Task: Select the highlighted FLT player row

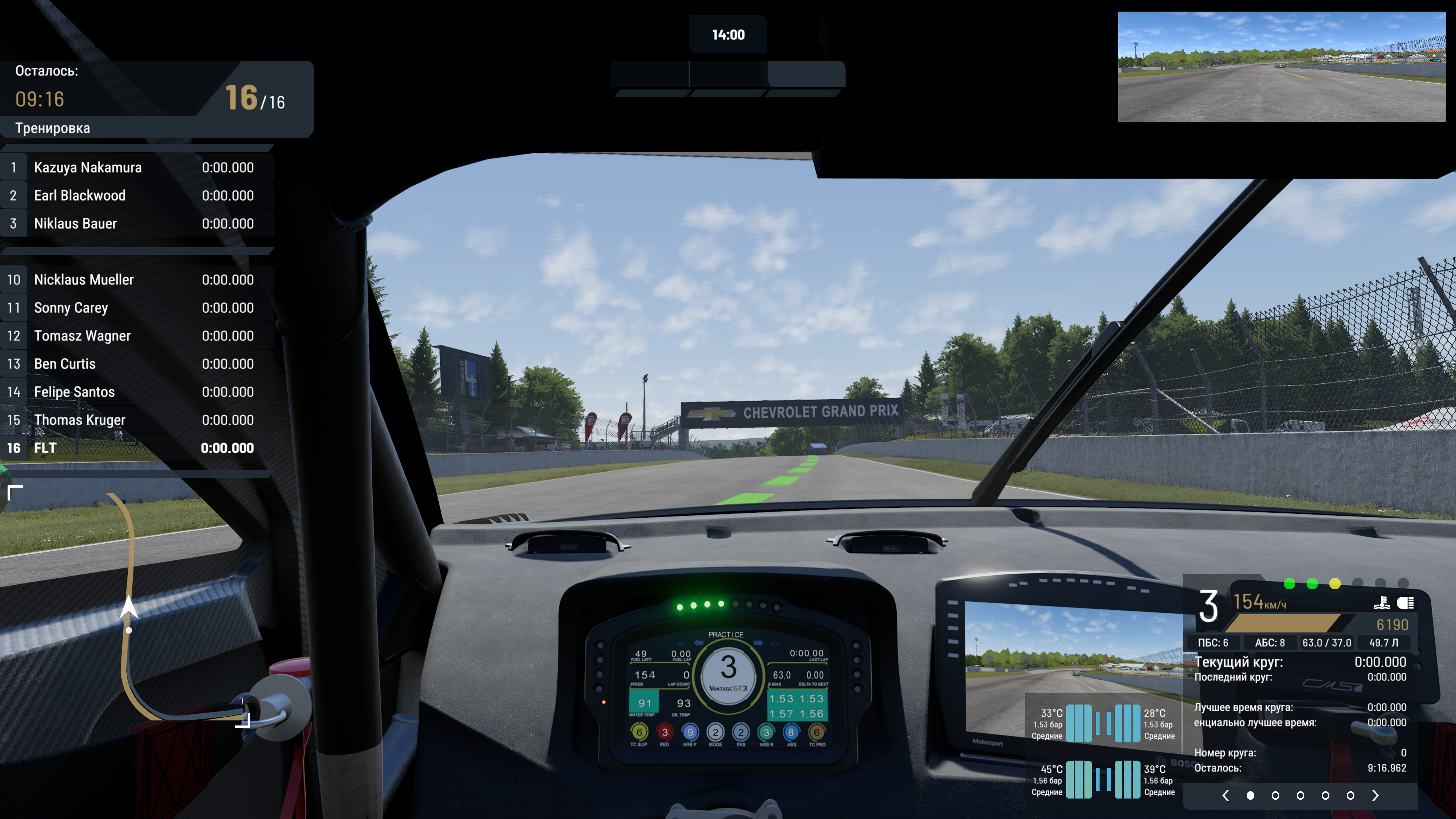Action: [x=136, y=448]
